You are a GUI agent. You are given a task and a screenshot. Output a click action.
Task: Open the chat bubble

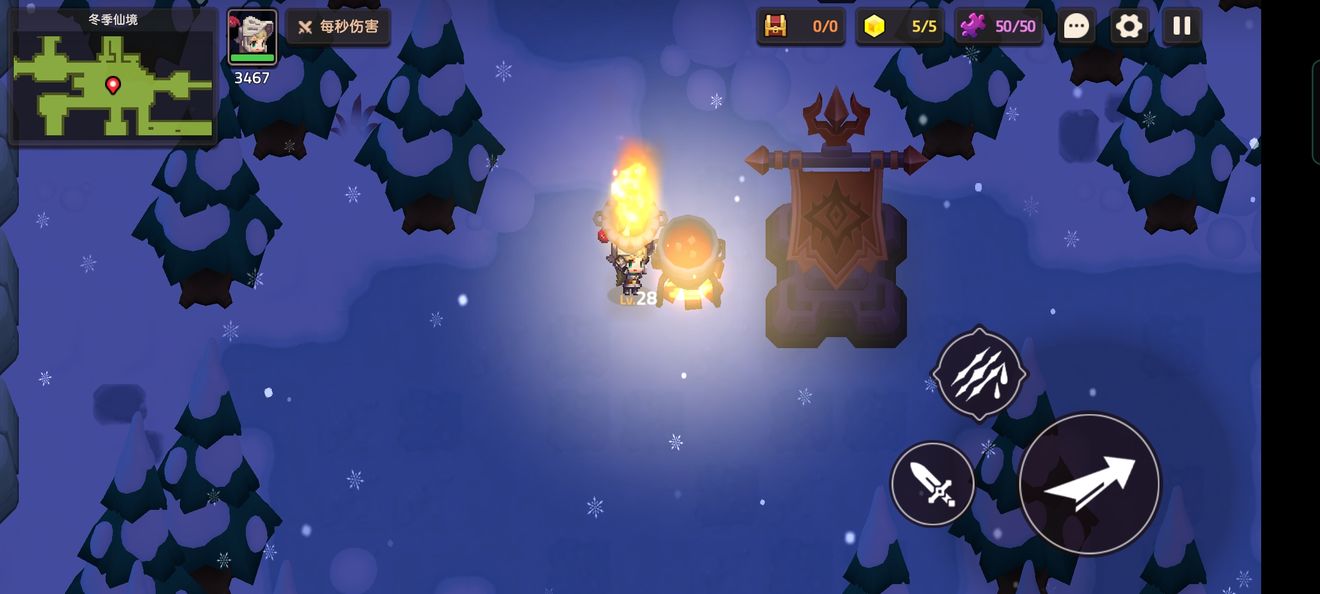tap(1076, 26)
